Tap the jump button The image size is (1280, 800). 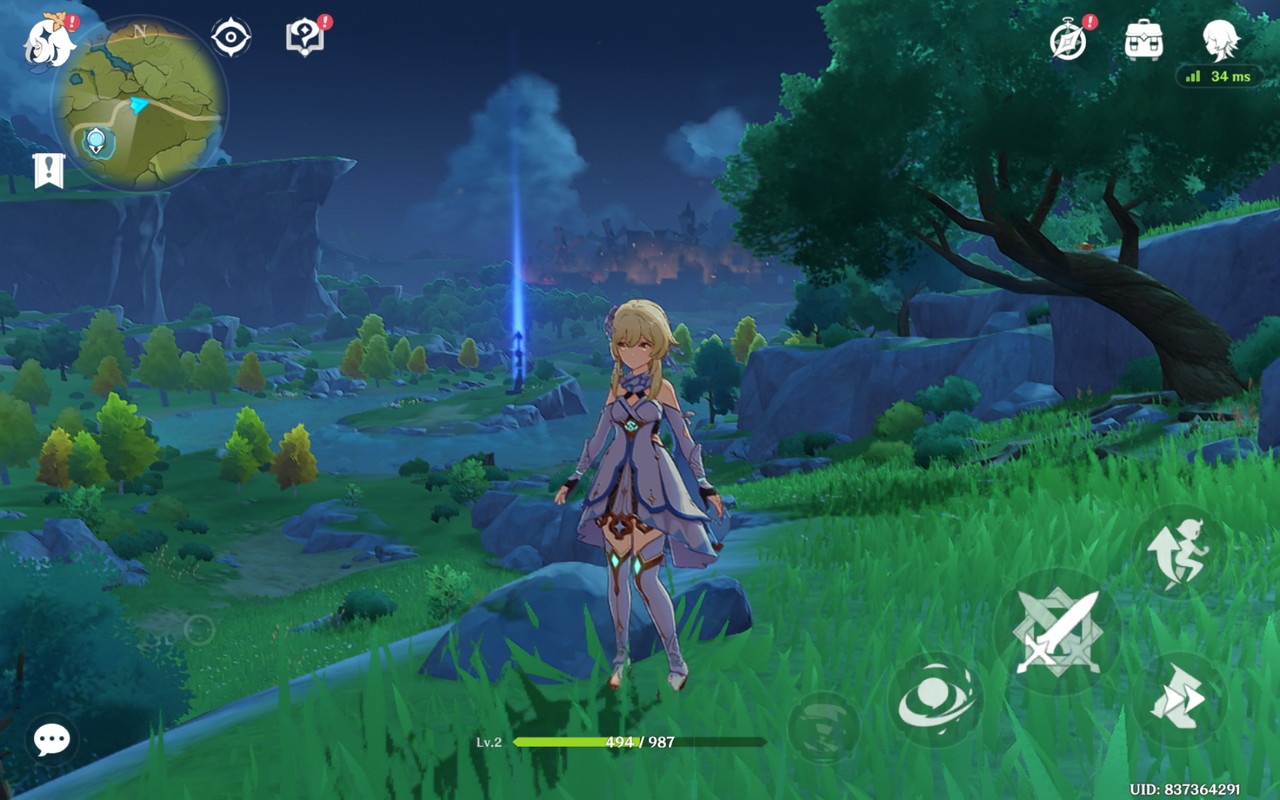click(1180, 552)
